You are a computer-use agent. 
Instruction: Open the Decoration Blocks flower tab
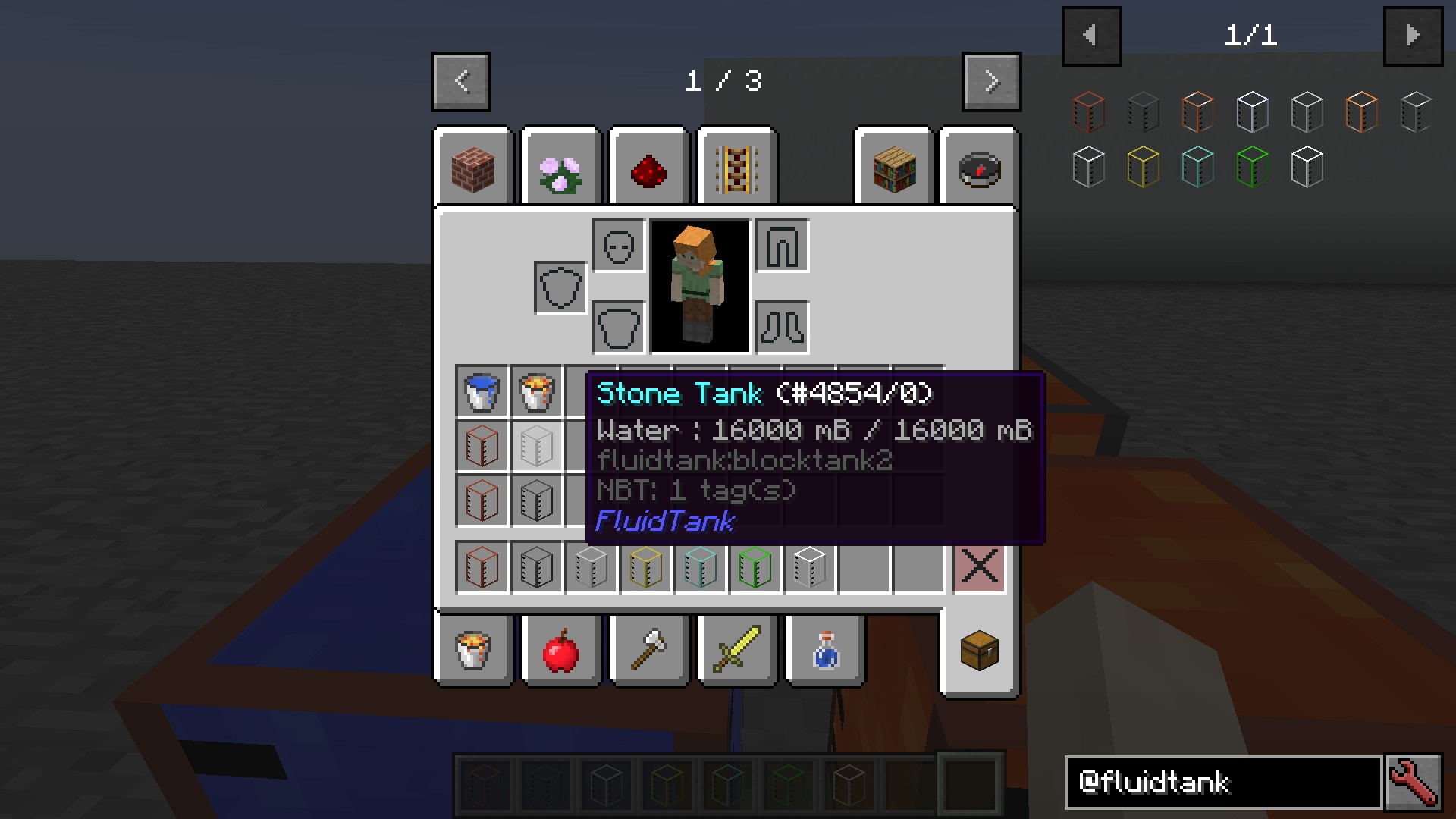click(561, 168)
